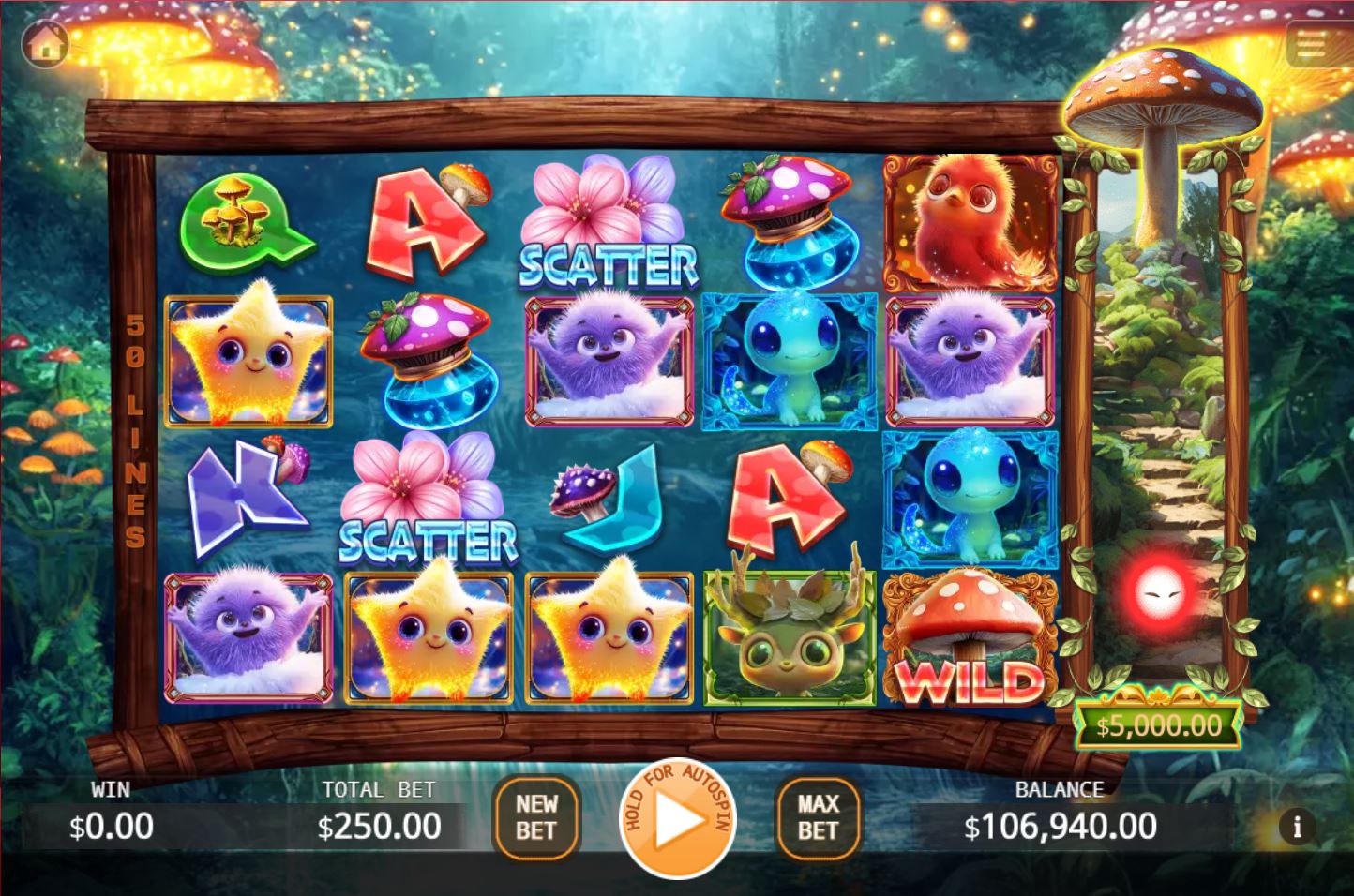Click the TOTAL BET amount display

[x=378, y=827]
